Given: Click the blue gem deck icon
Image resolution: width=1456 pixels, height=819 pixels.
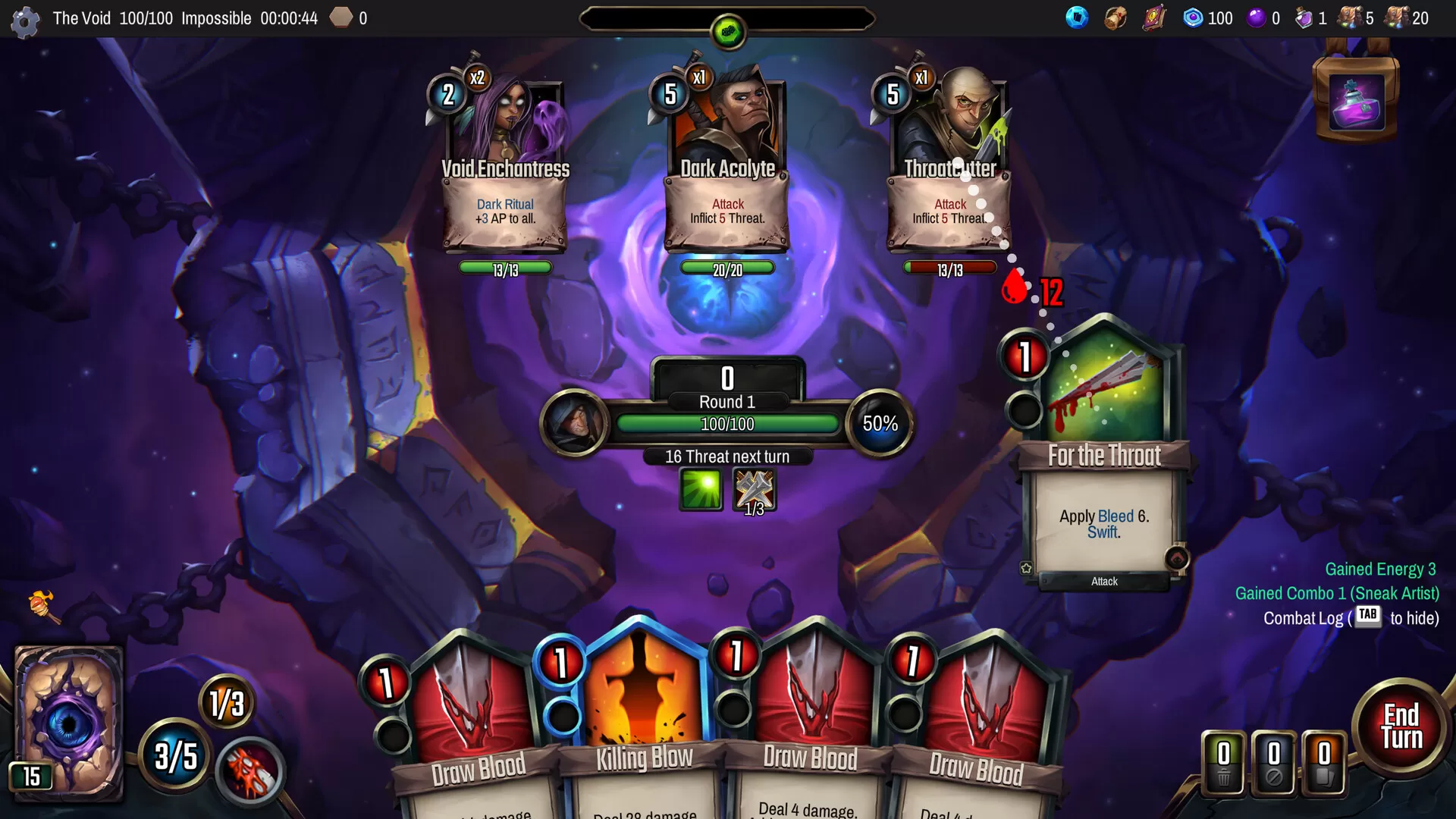Looking at the screenshot, I should click(1076, 17).
